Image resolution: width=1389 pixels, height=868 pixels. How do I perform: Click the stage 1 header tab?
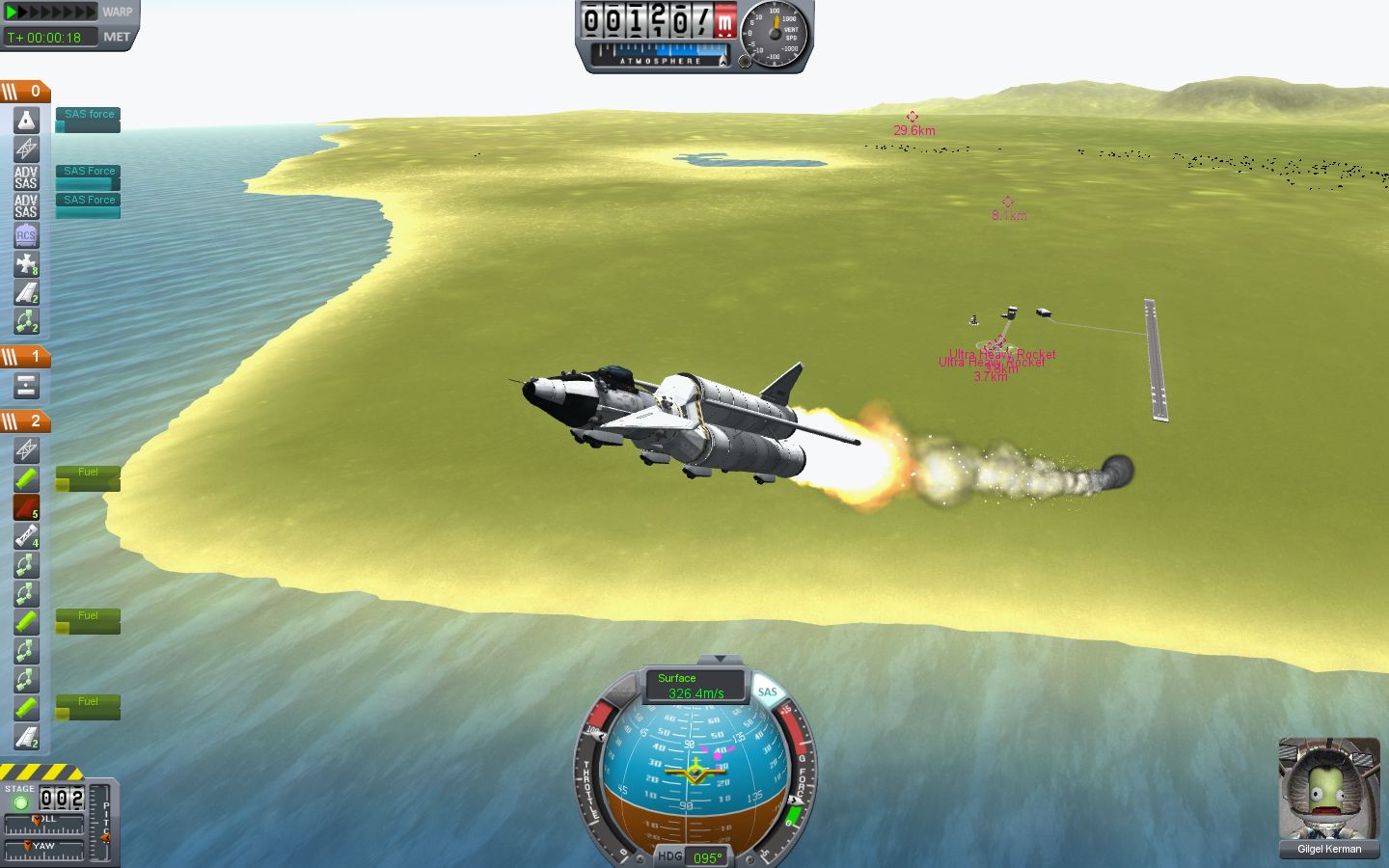(x=25, y=357)
